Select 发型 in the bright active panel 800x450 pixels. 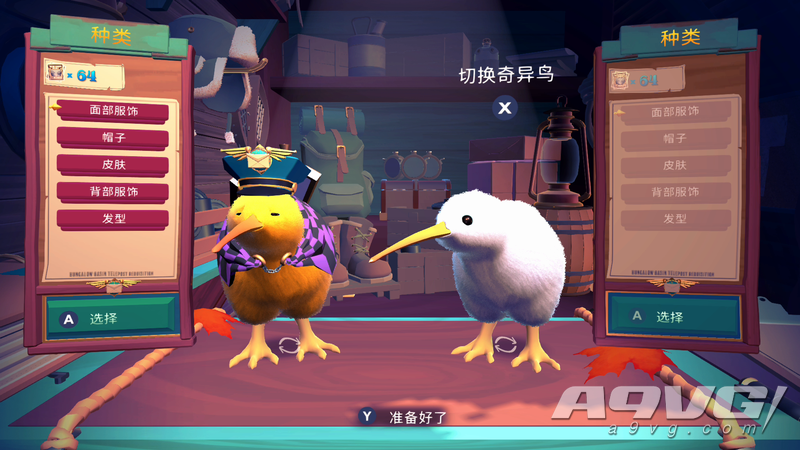[x=112, y=218]
